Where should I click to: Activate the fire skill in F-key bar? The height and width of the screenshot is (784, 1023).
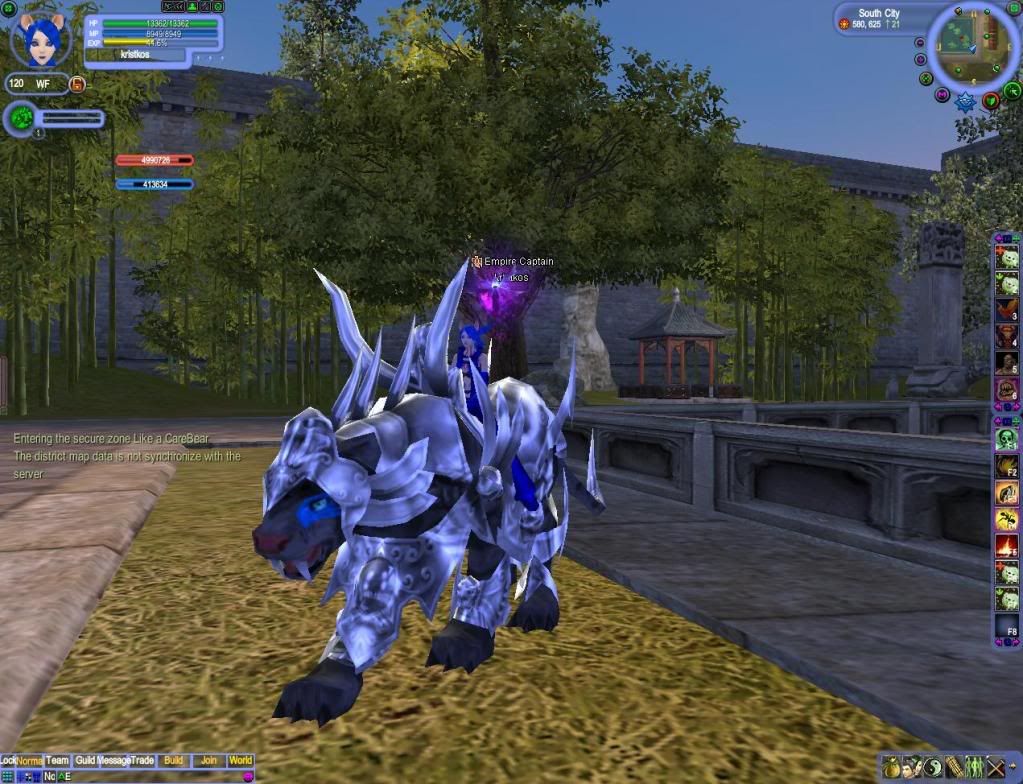pos(1006,545)
